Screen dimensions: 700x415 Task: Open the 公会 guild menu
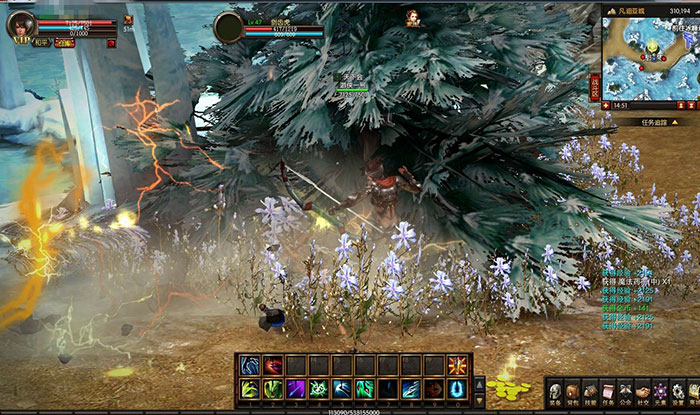626,391
